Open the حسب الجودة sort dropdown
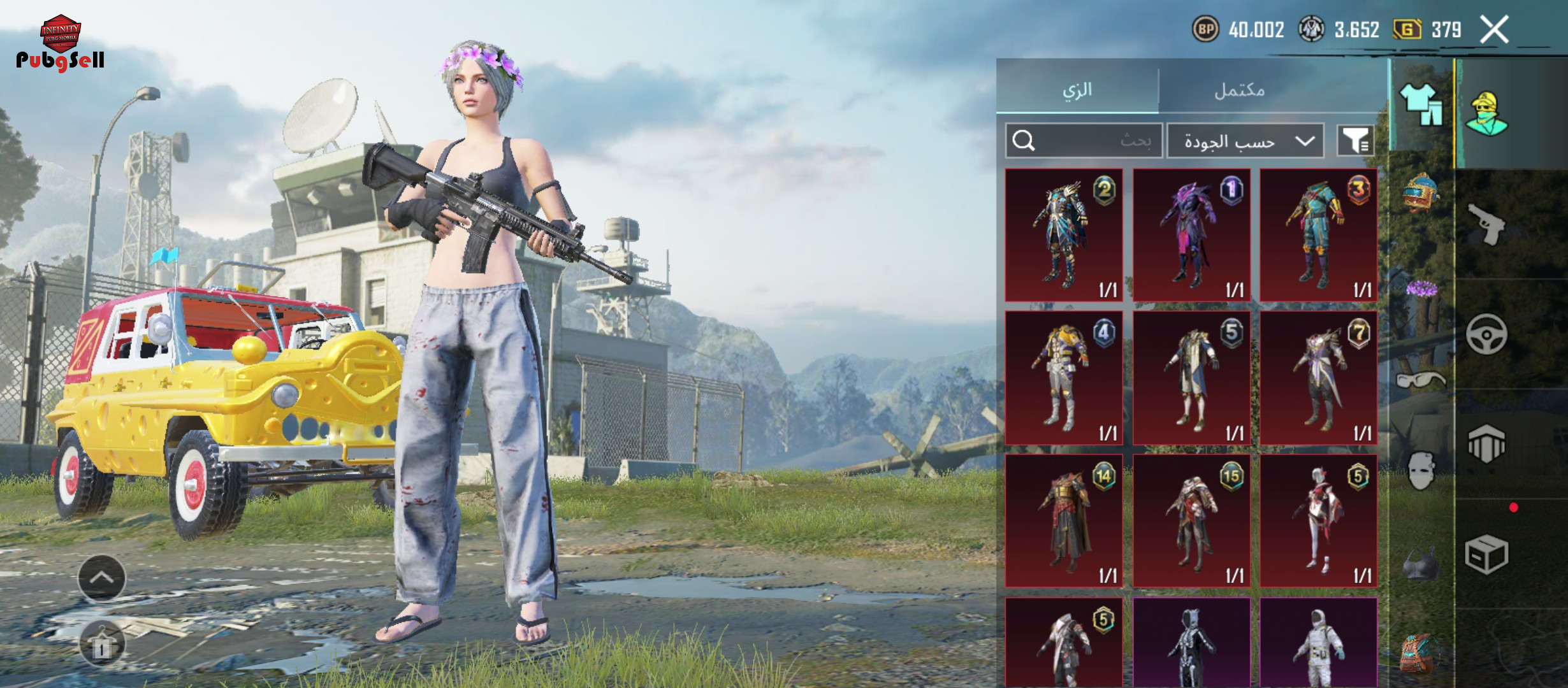The width and height of the screenshot is (1568, 688). tap(1245, 140)
